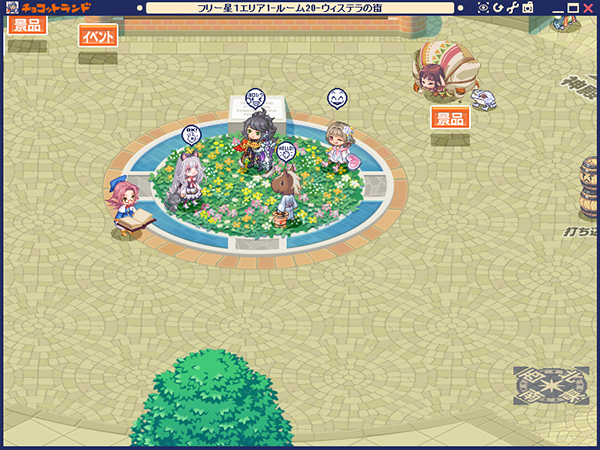Select the 景品 prize sign below the backpack merchant
The width and height of the screenshot is (600, 450).
450,118
